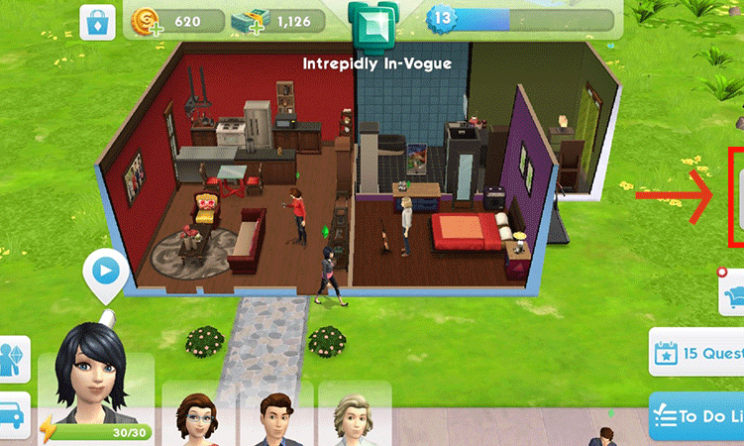
Task: Tap the play arrow speech bubble
Action: tap(105, 270)
